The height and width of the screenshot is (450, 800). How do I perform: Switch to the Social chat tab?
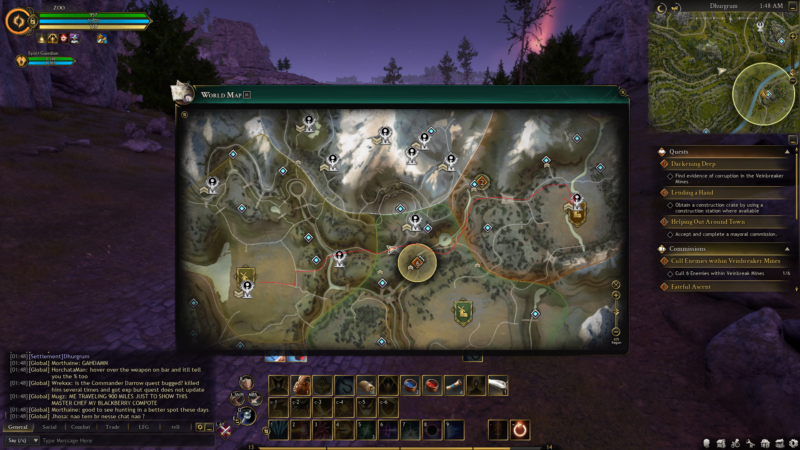pos(49,427)
